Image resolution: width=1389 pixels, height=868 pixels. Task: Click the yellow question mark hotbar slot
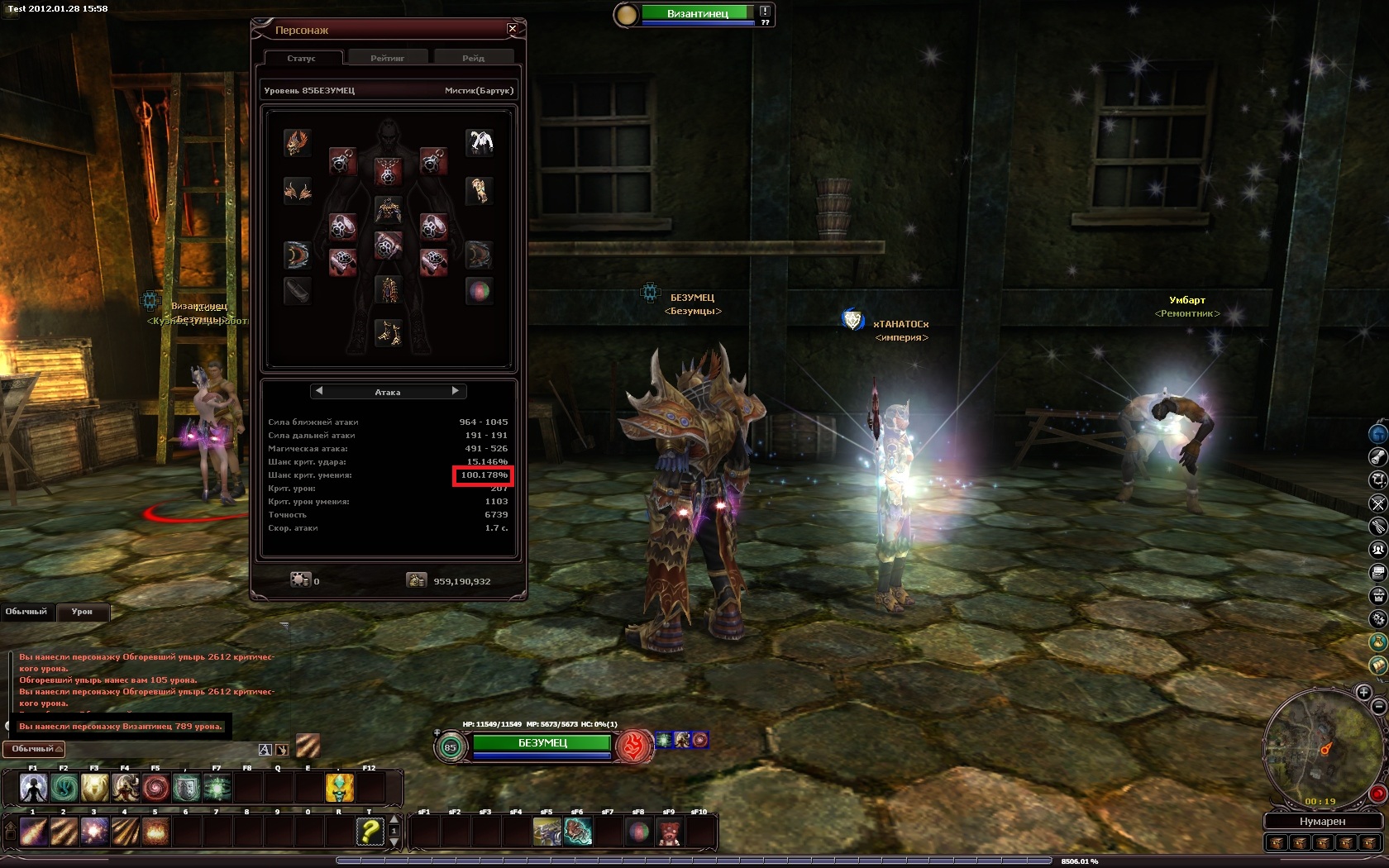[370, 831]
